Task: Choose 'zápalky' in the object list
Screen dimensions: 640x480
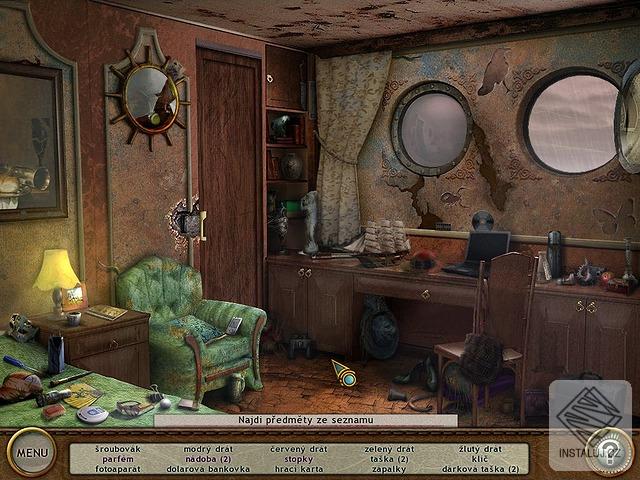Action: pyautogui.click(x=388, y=468)
